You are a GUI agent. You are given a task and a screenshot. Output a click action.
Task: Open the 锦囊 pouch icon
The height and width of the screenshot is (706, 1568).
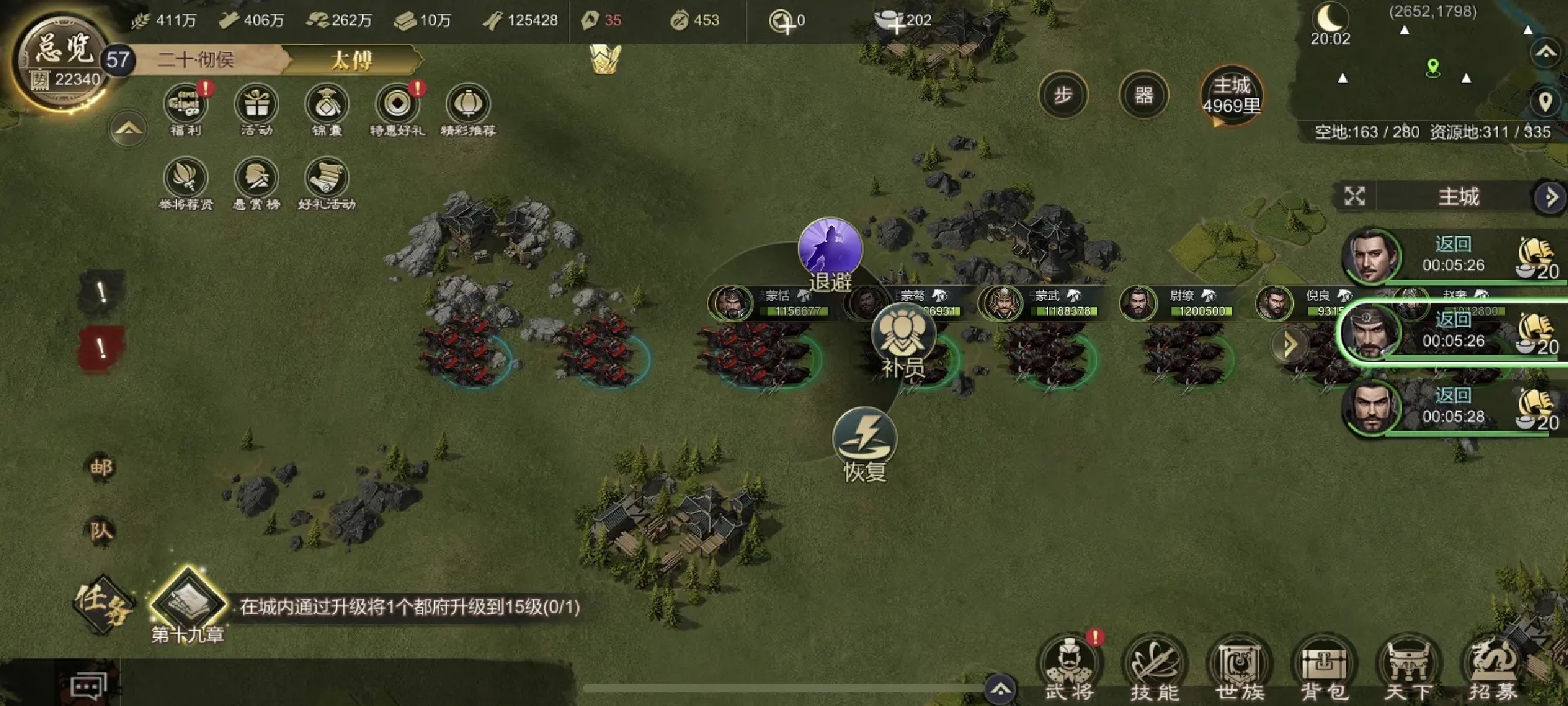click(327, 105)
